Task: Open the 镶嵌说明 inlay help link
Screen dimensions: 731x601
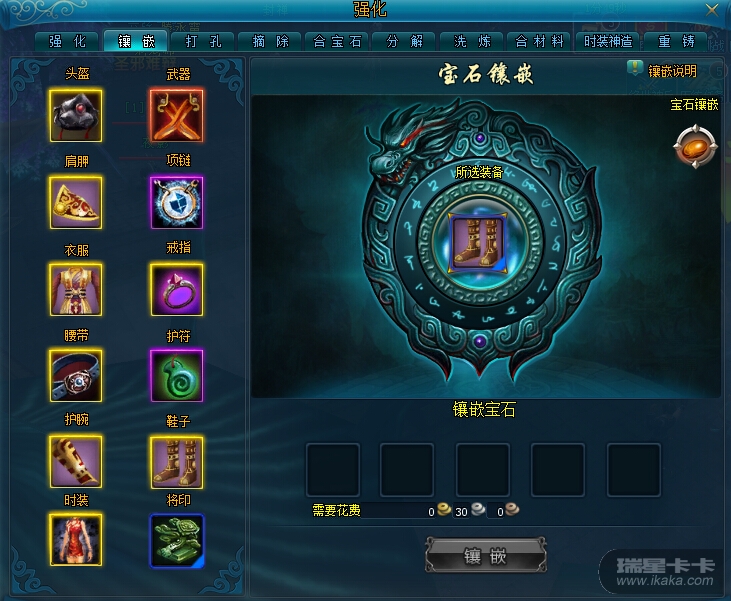Action: 662,71
